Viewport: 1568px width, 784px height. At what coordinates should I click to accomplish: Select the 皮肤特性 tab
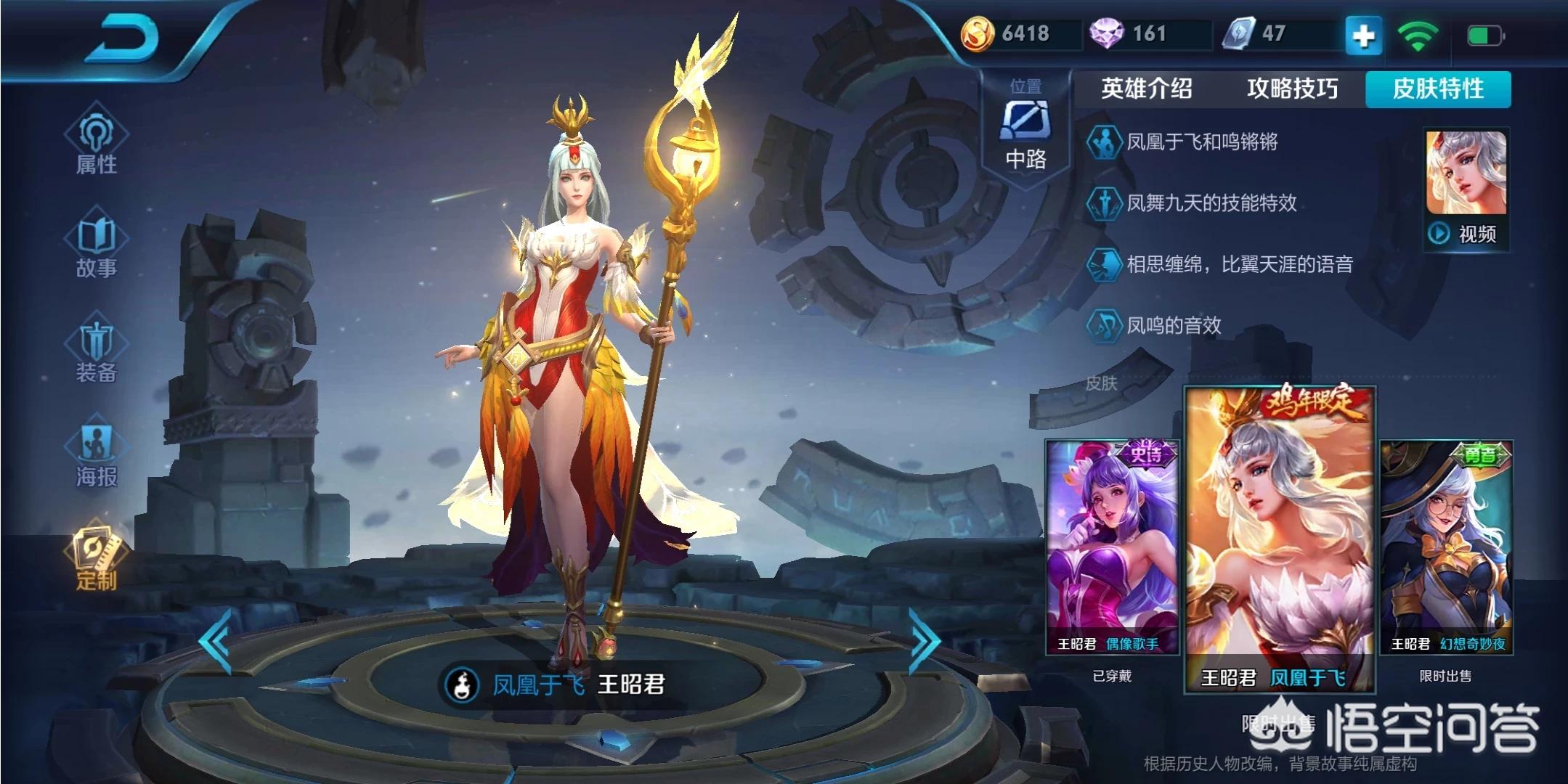tap(1438, 89)
